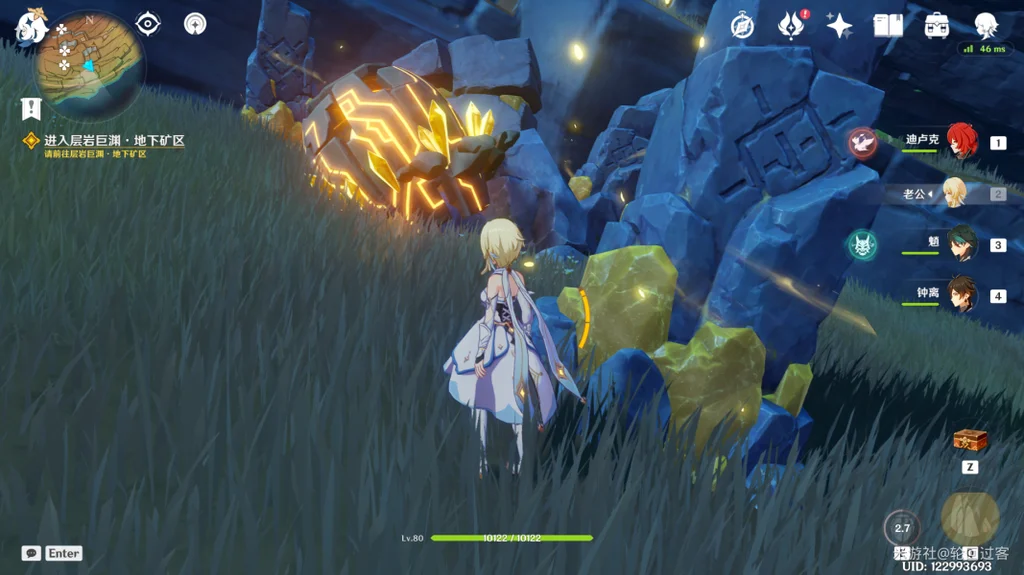Click the eye-shaped icon beside the minimap
Image resolution: width=1024 pixels, height=575 pixels.
tap(148, 24)
